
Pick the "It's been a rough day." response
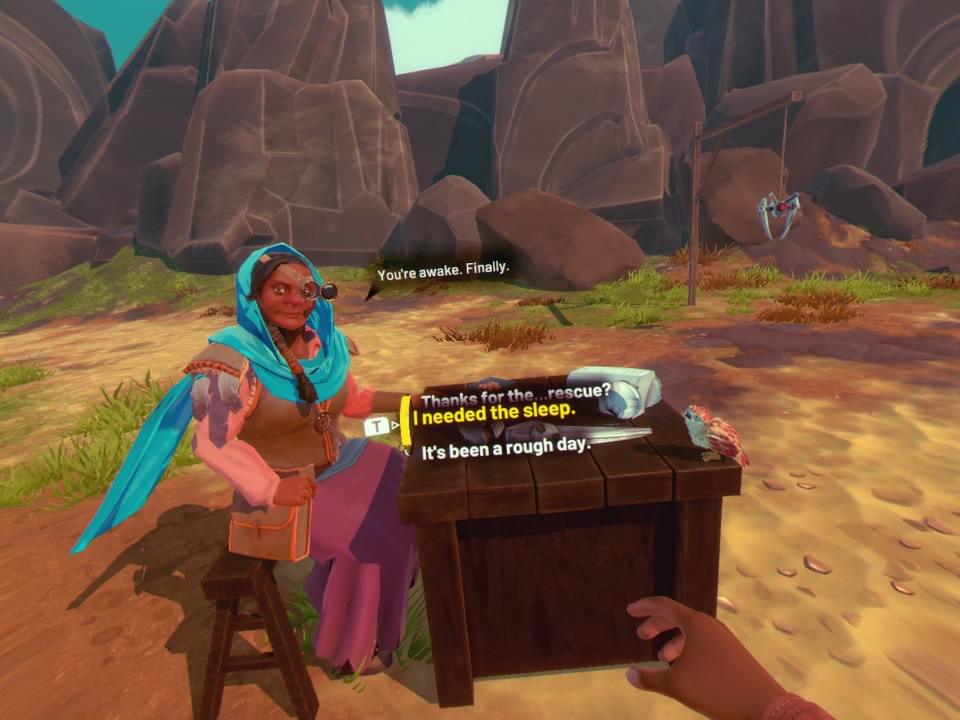[x=506, y=448]
